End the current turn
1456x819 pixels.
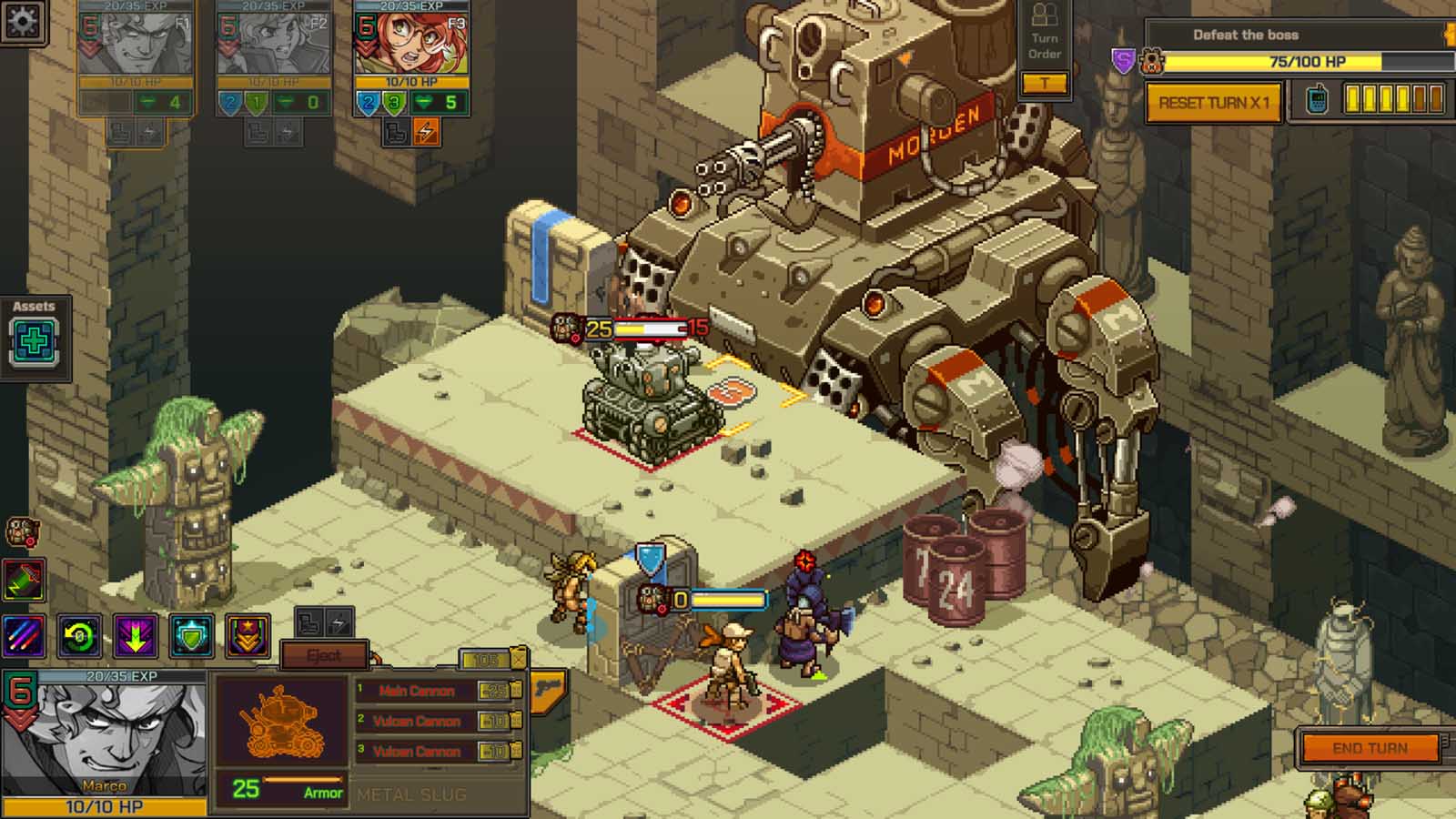click(x=1370, y=748)
